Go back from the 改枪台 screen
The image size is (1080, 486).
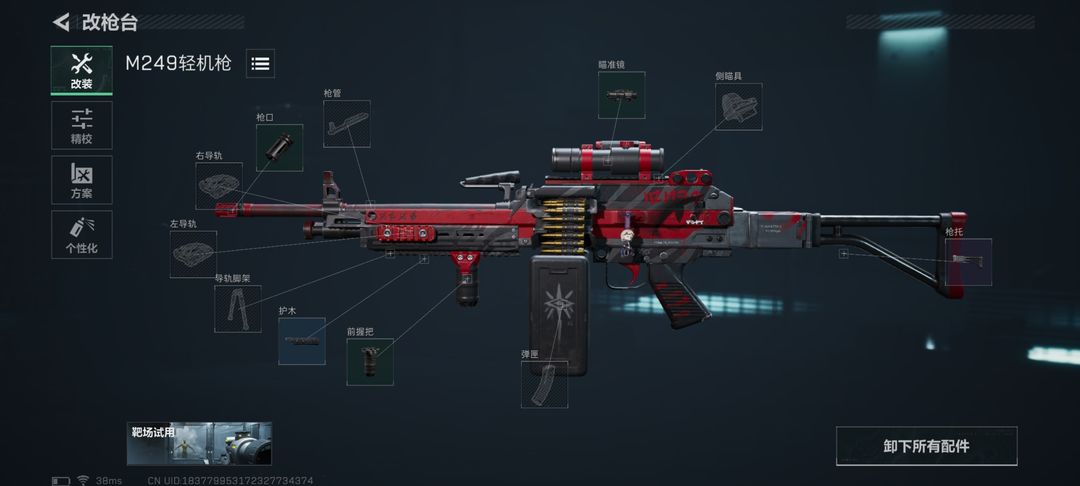point(62,22)
